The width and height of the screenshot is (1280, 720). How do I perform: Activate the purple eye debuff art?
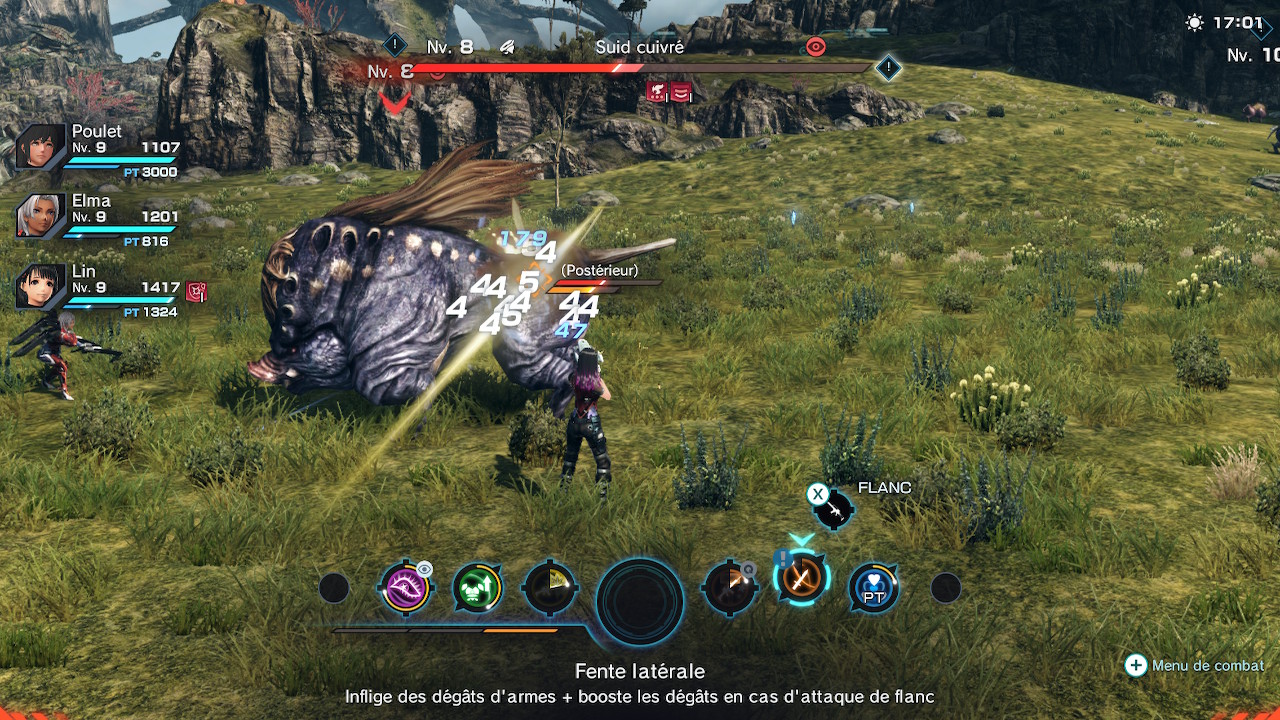click(404, 587)
